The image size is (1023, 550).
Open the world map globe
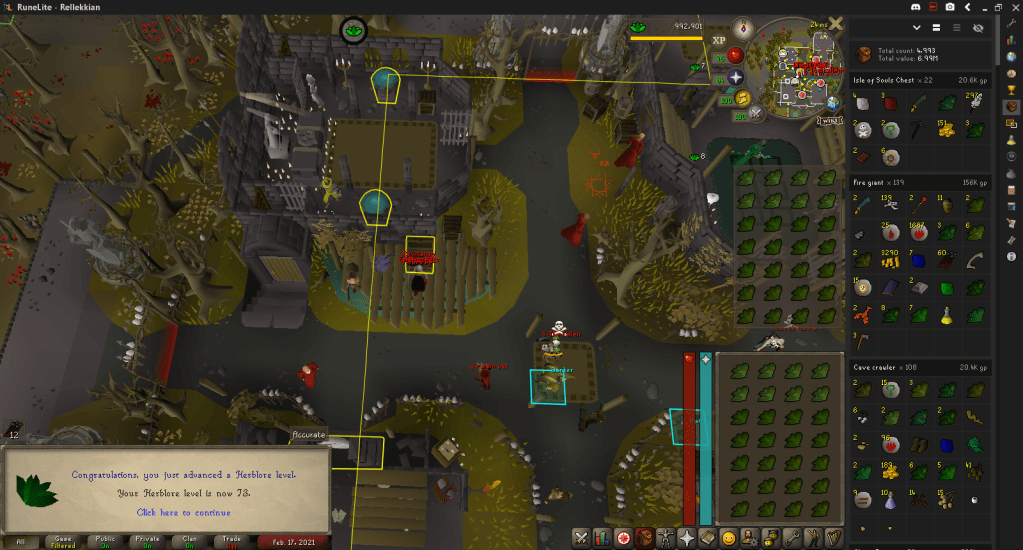832,103
